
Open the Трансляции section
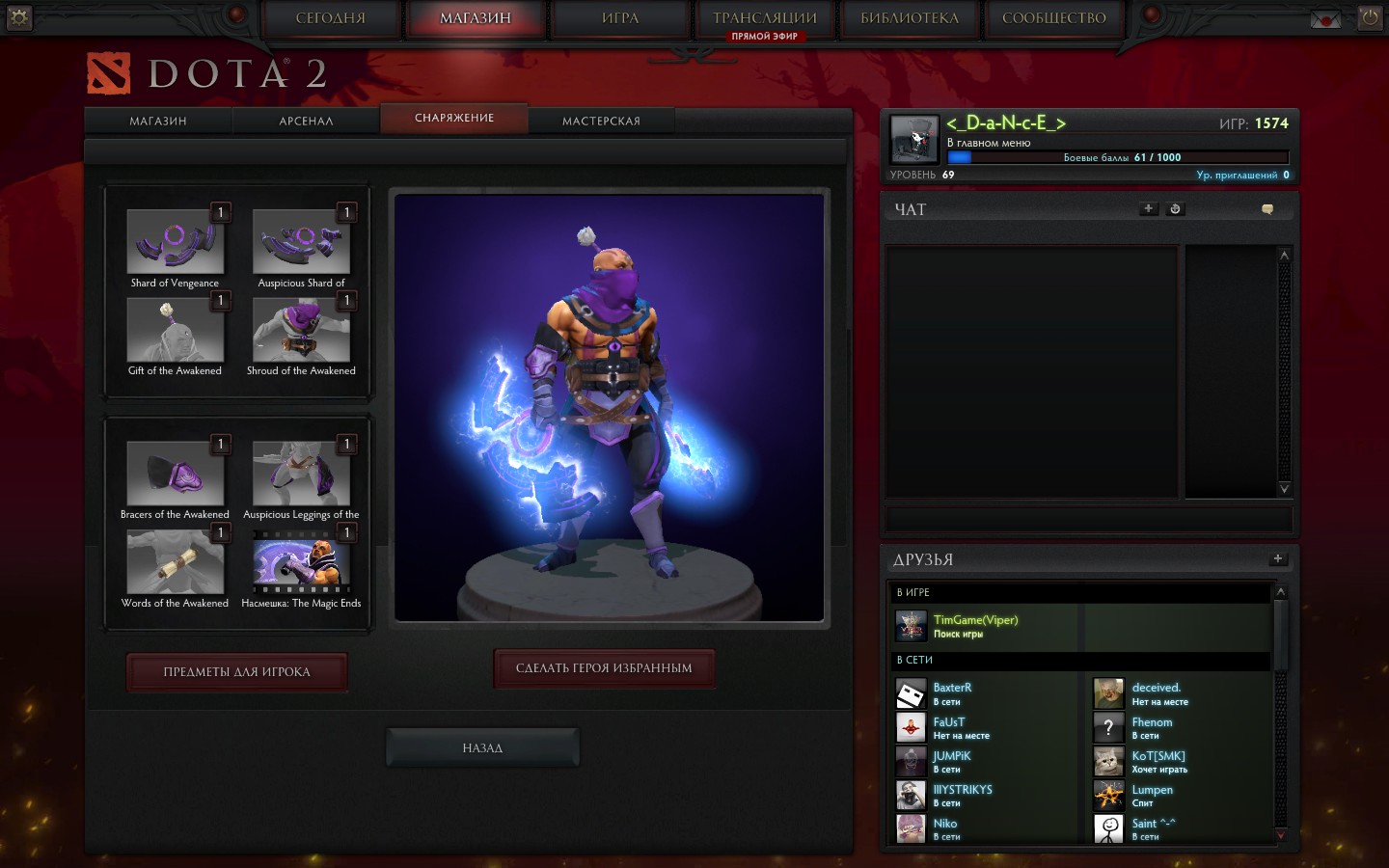(x=764, y=18)
